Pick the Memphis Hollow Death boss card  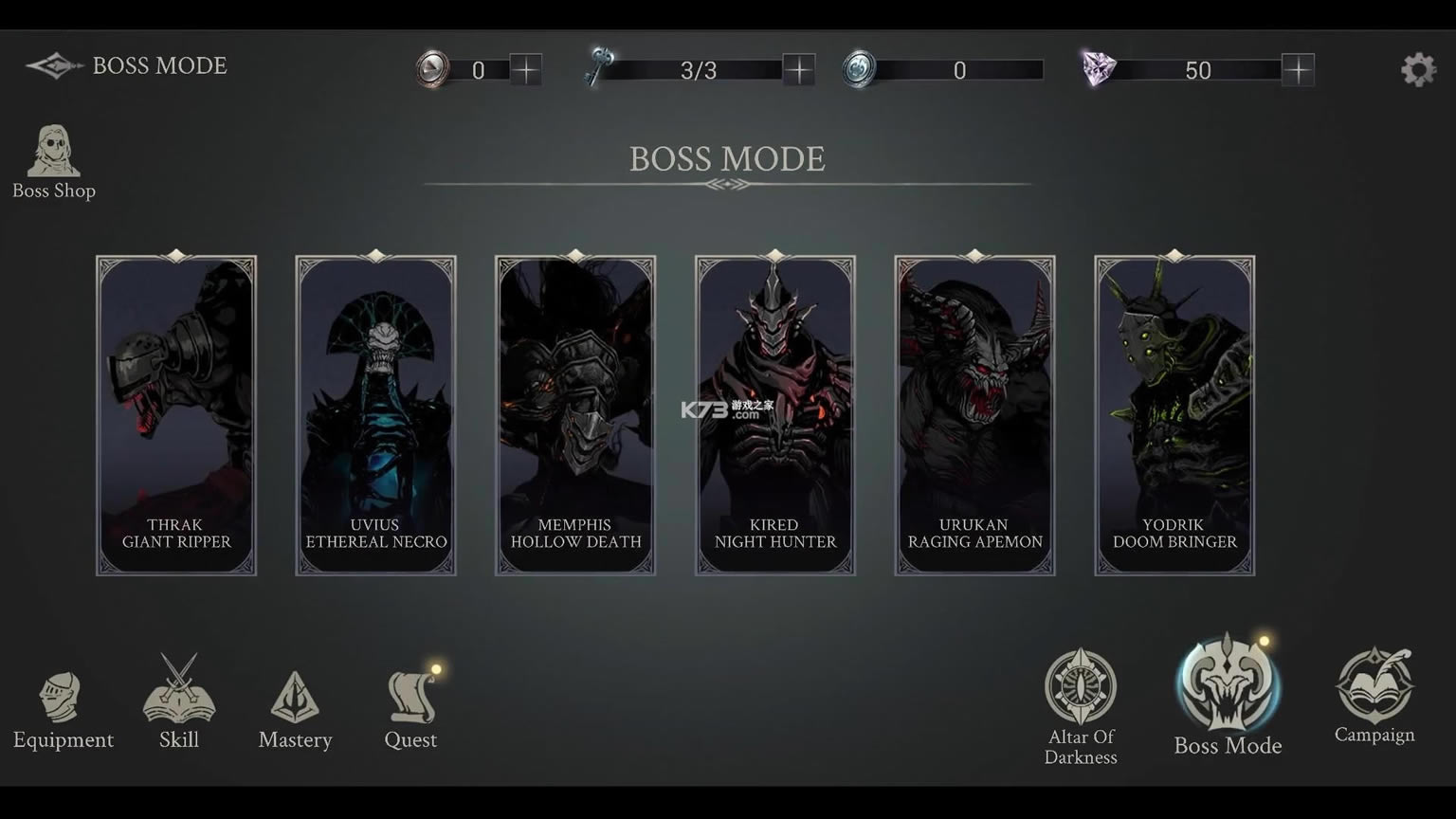click(575, 415)
